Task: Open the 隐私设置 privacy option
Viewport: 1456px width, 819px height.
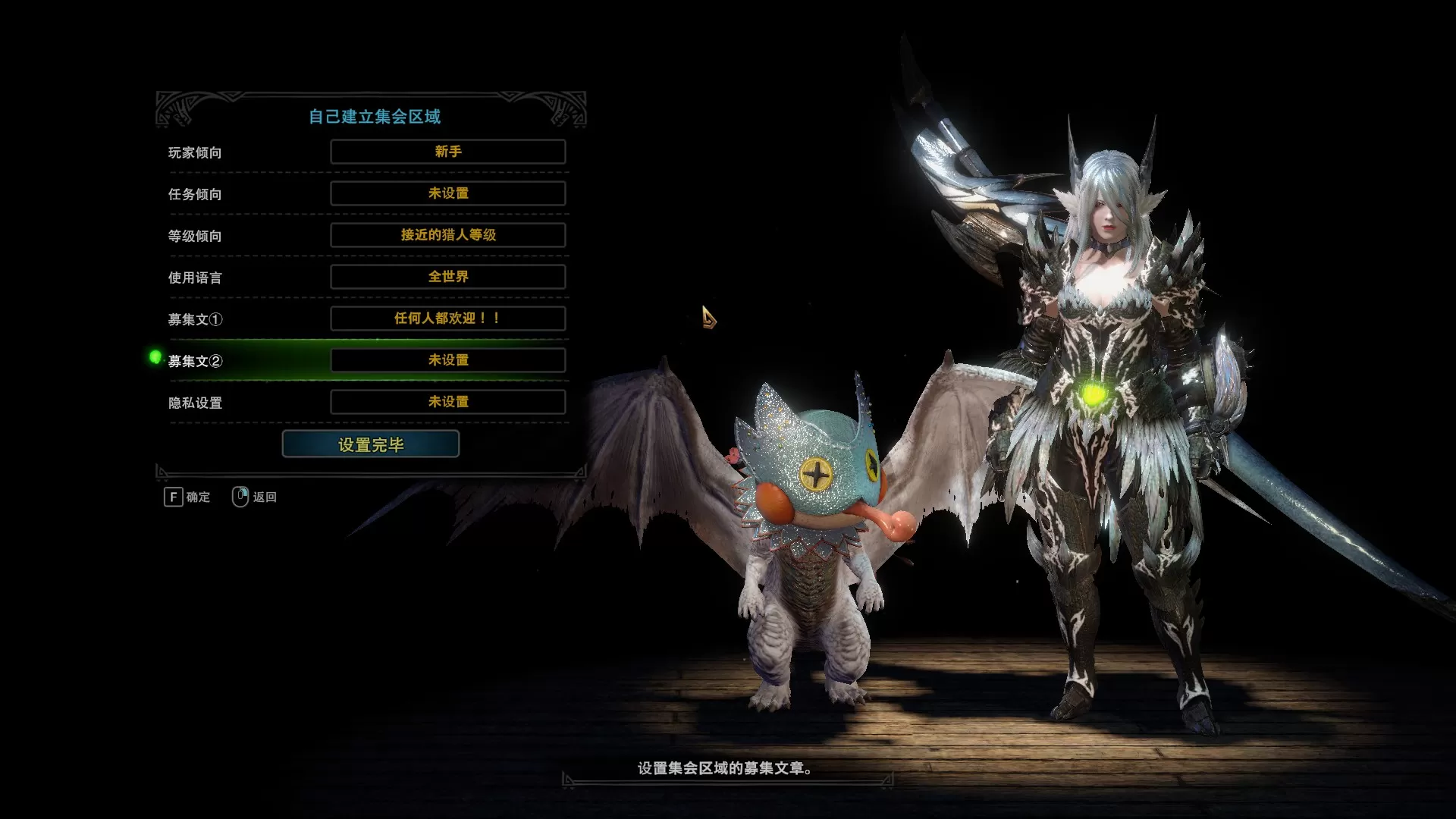Action: pyautogui.click(x=447, y=402)
